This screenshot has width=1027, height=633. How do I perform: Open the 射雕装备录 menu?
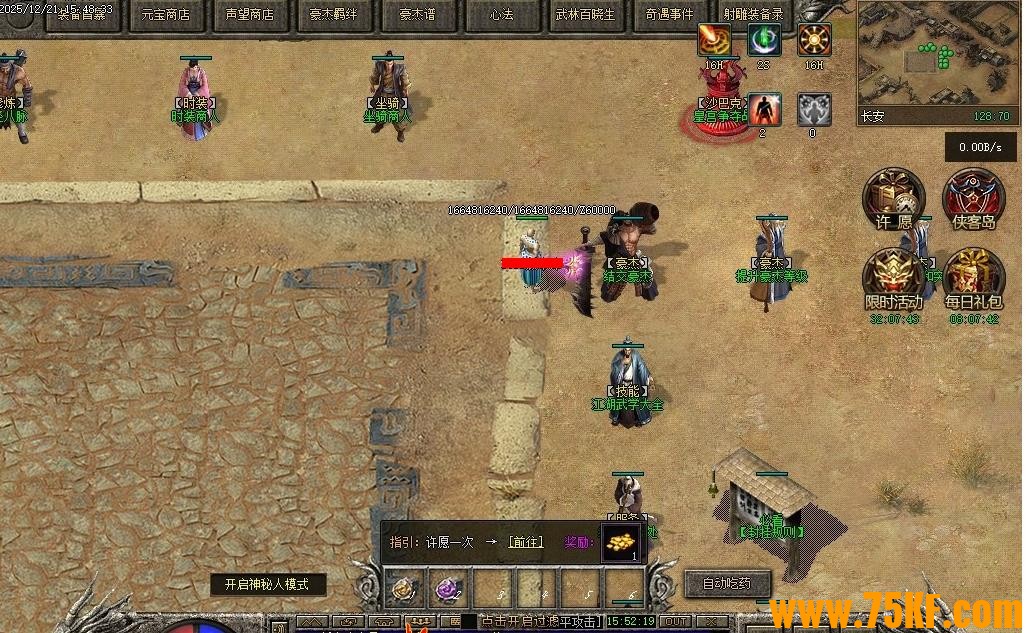[753, 15]
